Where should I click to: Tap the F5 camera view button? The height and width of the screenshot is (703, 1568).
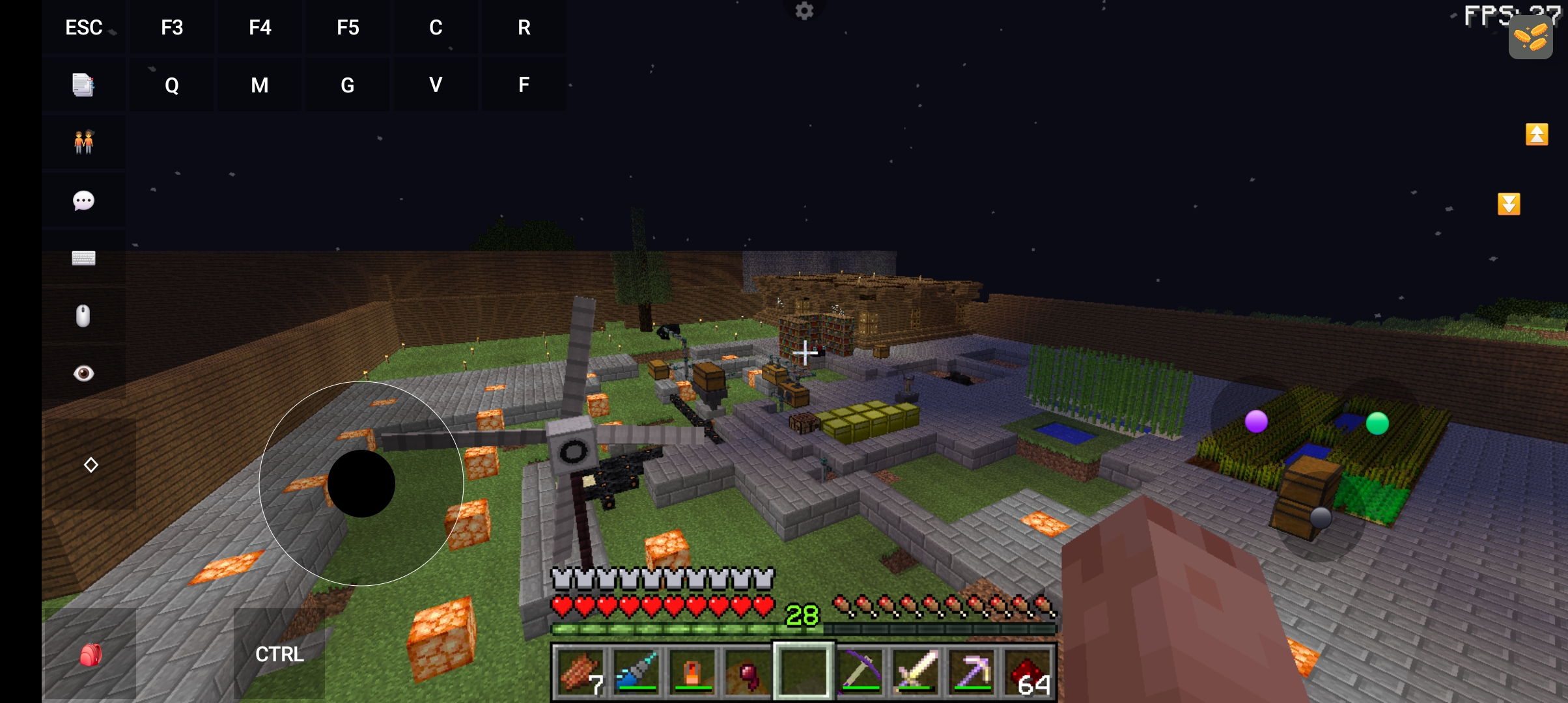tap(348, 27)
